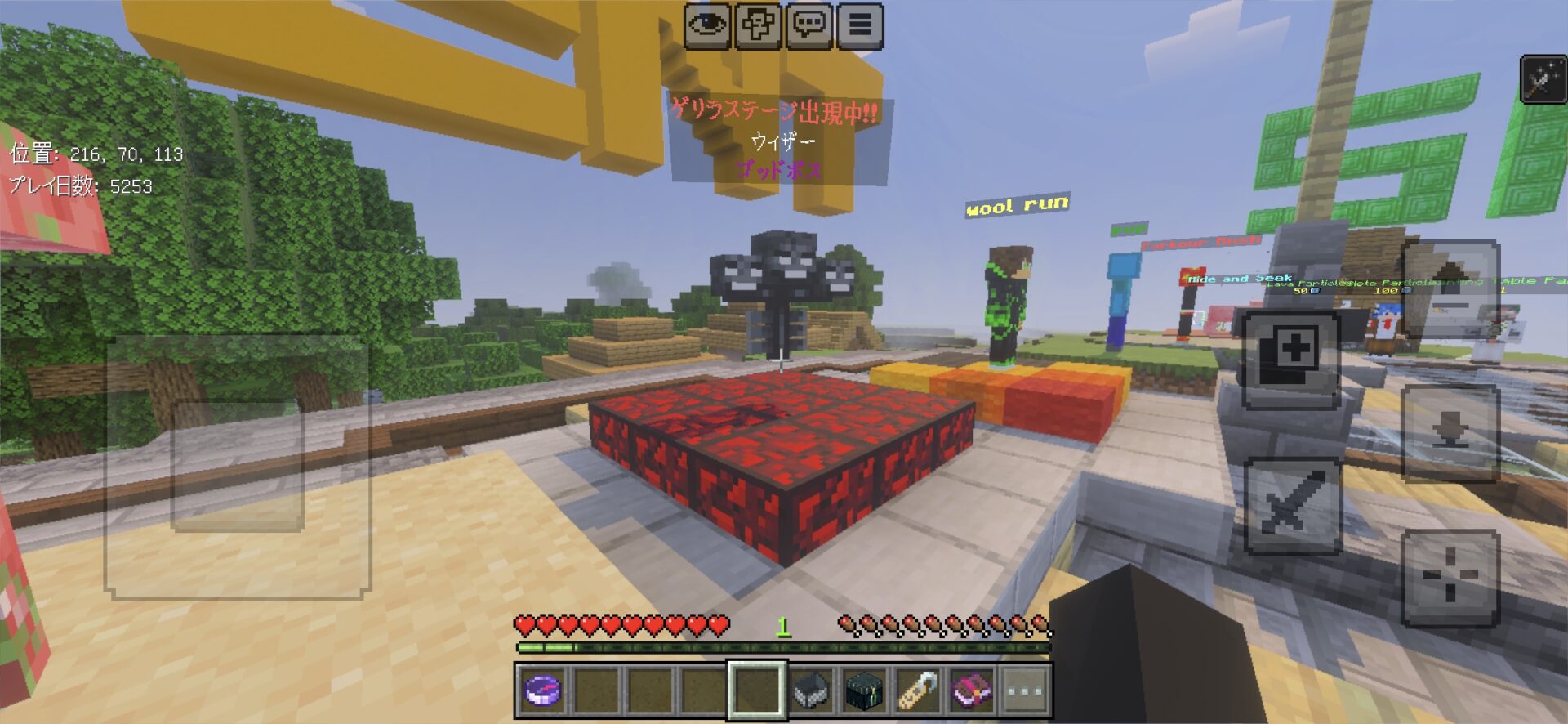
Task: Toggle the eye perspective button
Action: coord(707,26)
